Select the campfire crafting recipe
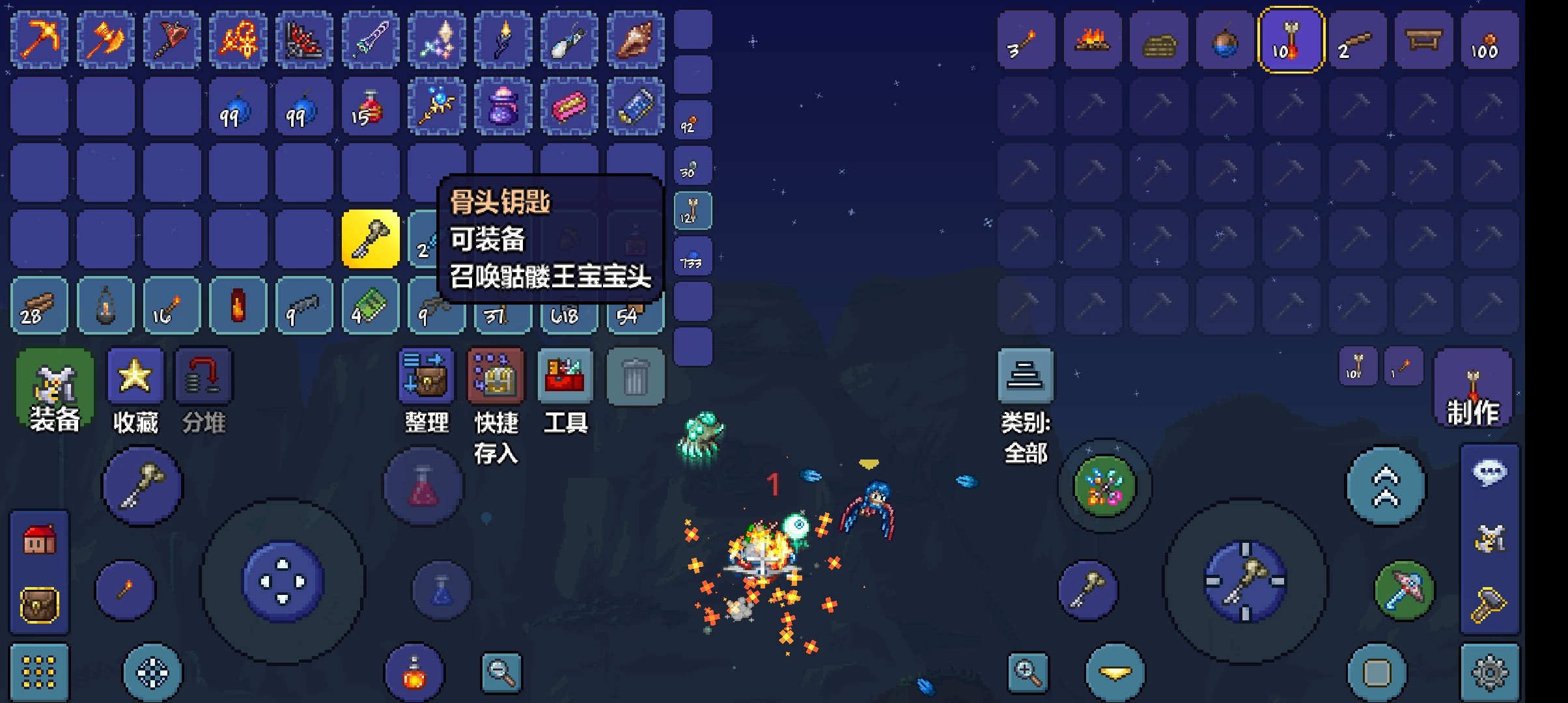1568x703 pixels. (x=1093, y=40)
